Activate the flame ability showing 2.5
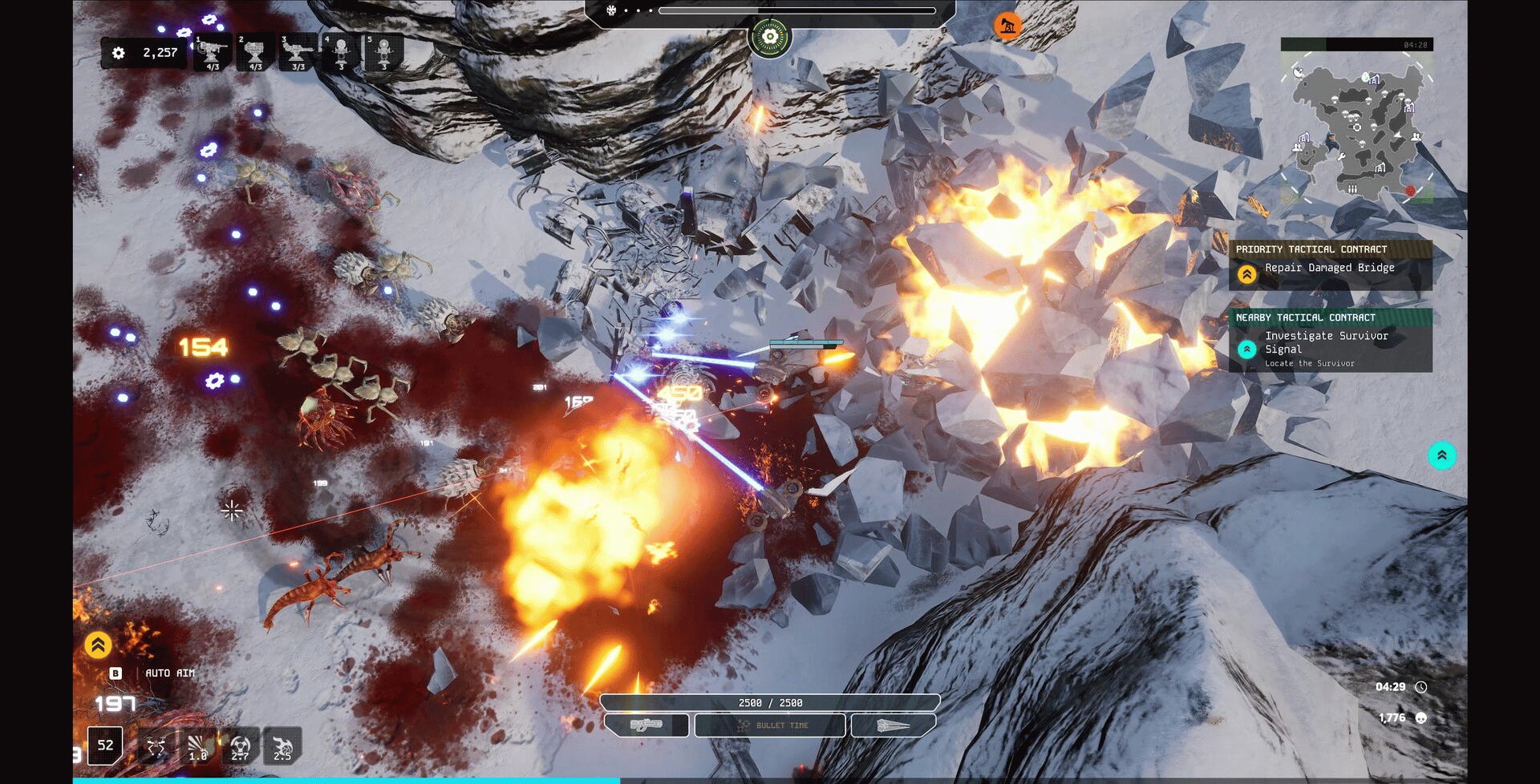1540x784 pixels. coord(282,746)
